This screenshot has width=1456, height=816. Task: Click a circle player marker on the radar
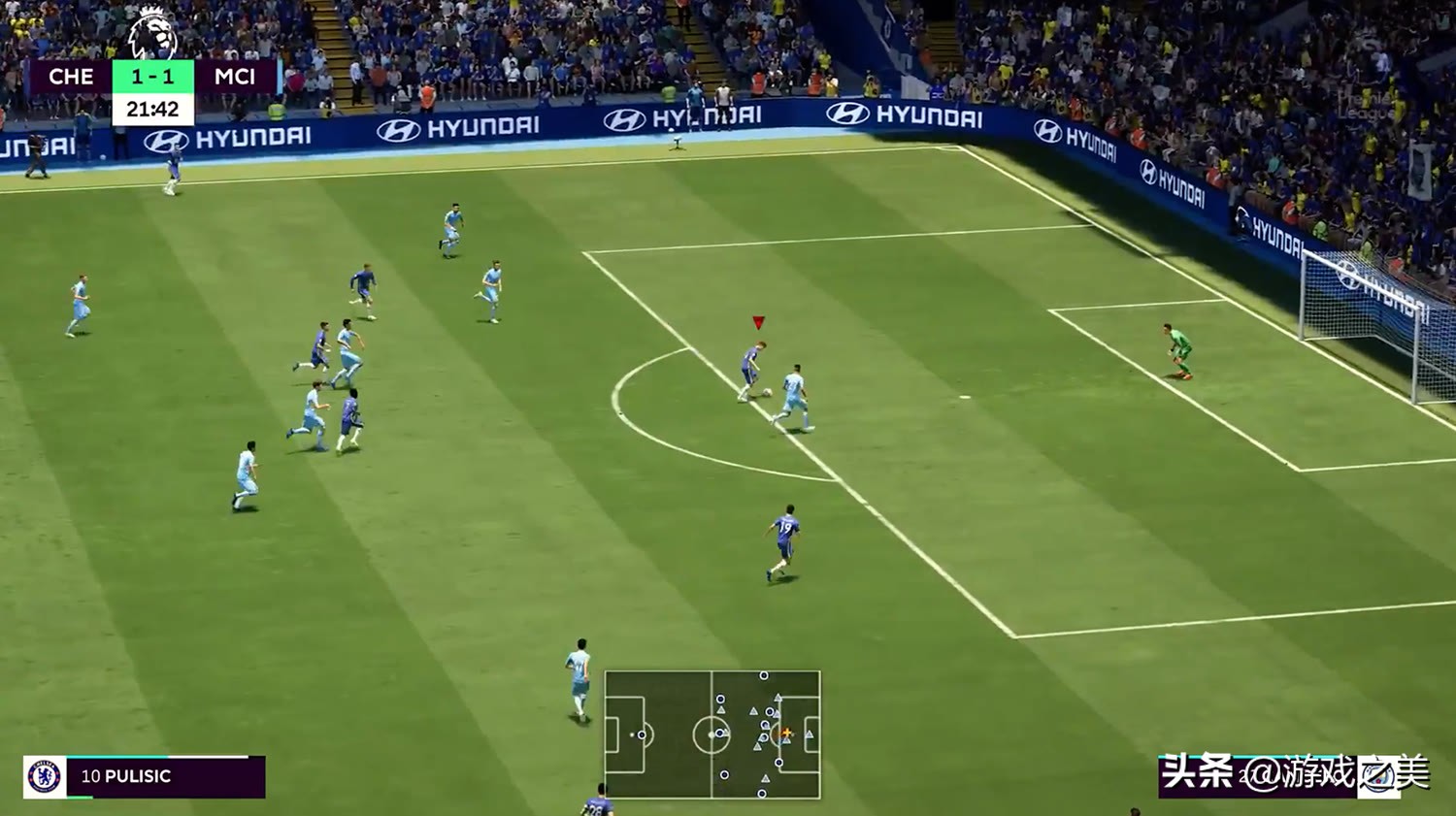click(763, 675)
